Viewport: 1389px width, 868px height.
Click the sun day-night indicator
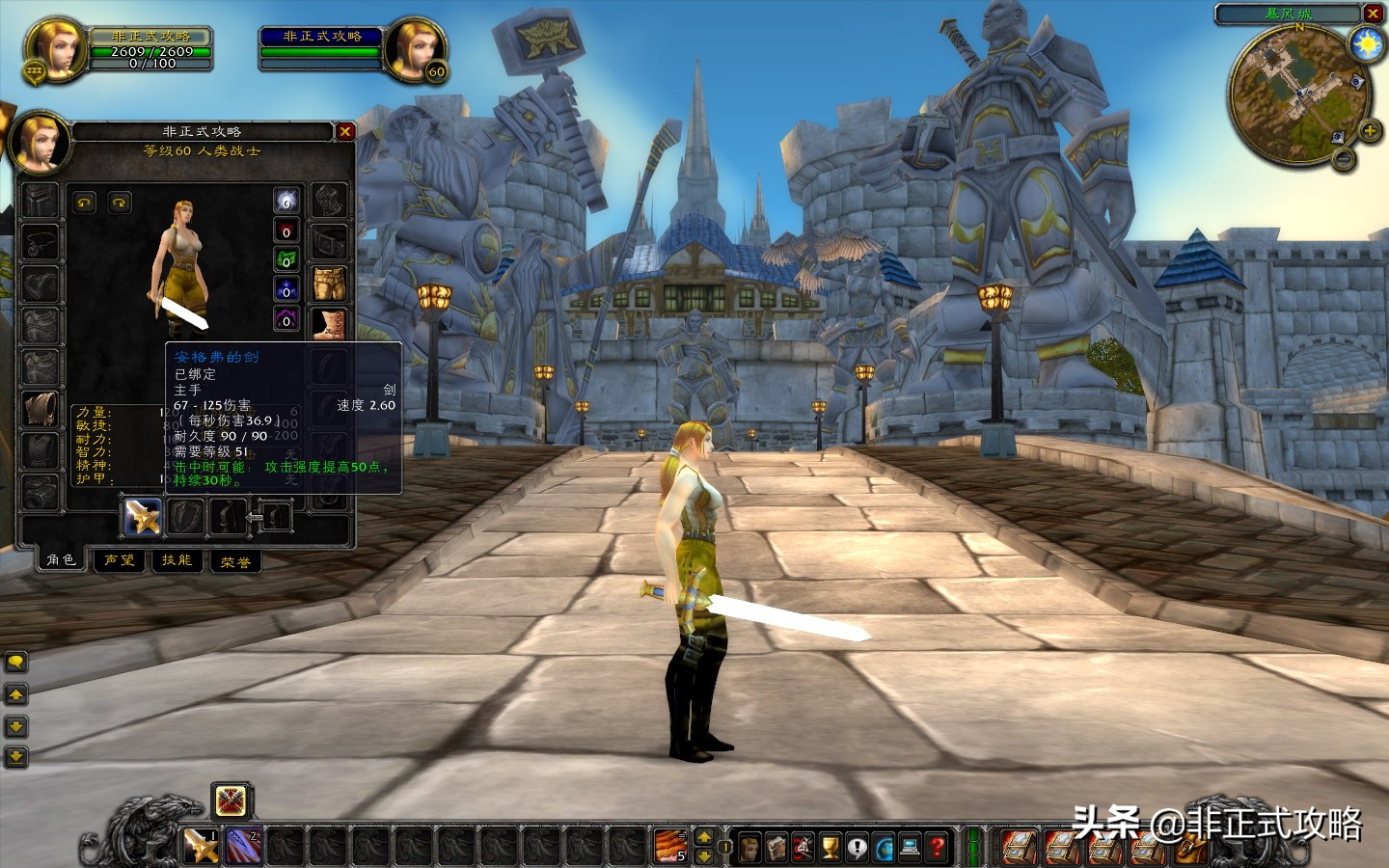point(1367,44)
